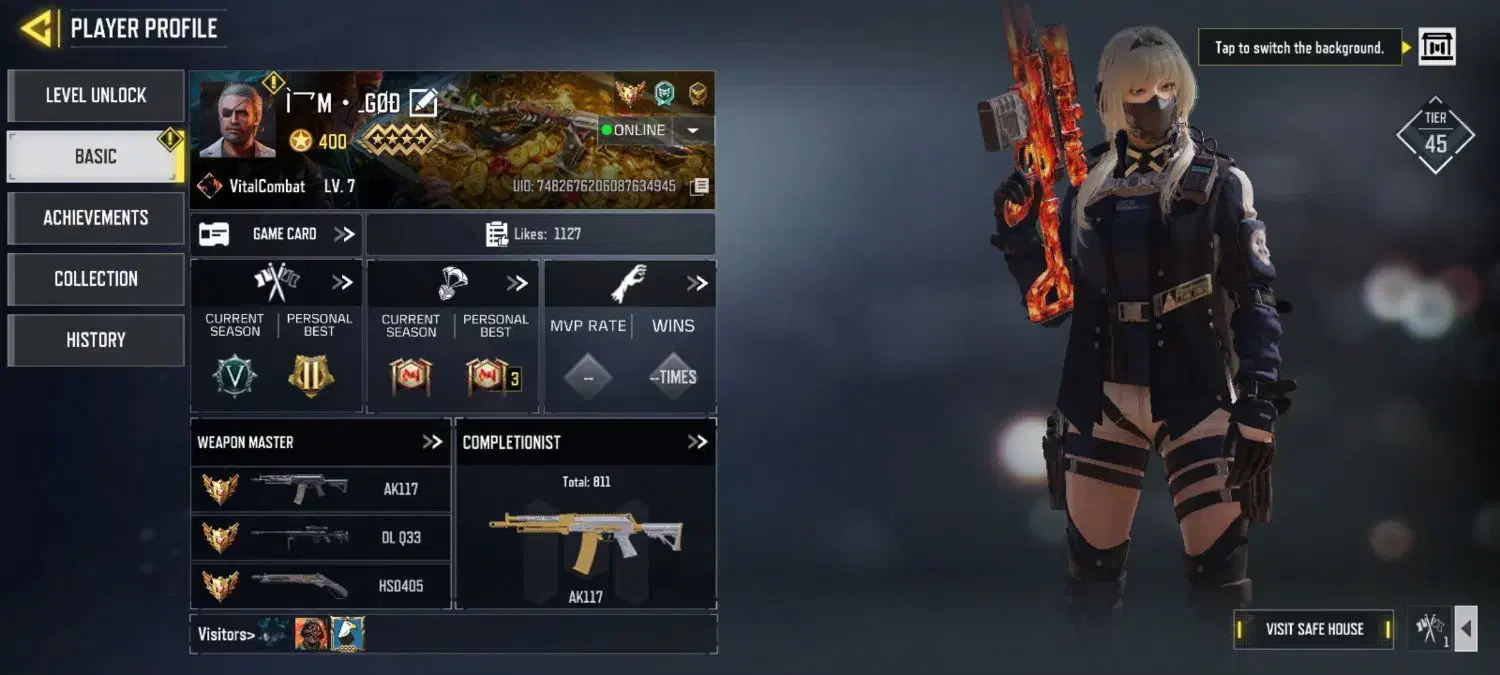1500x675 pixels.
Task: Open the Achievements tab
Action: coord(96,218)
